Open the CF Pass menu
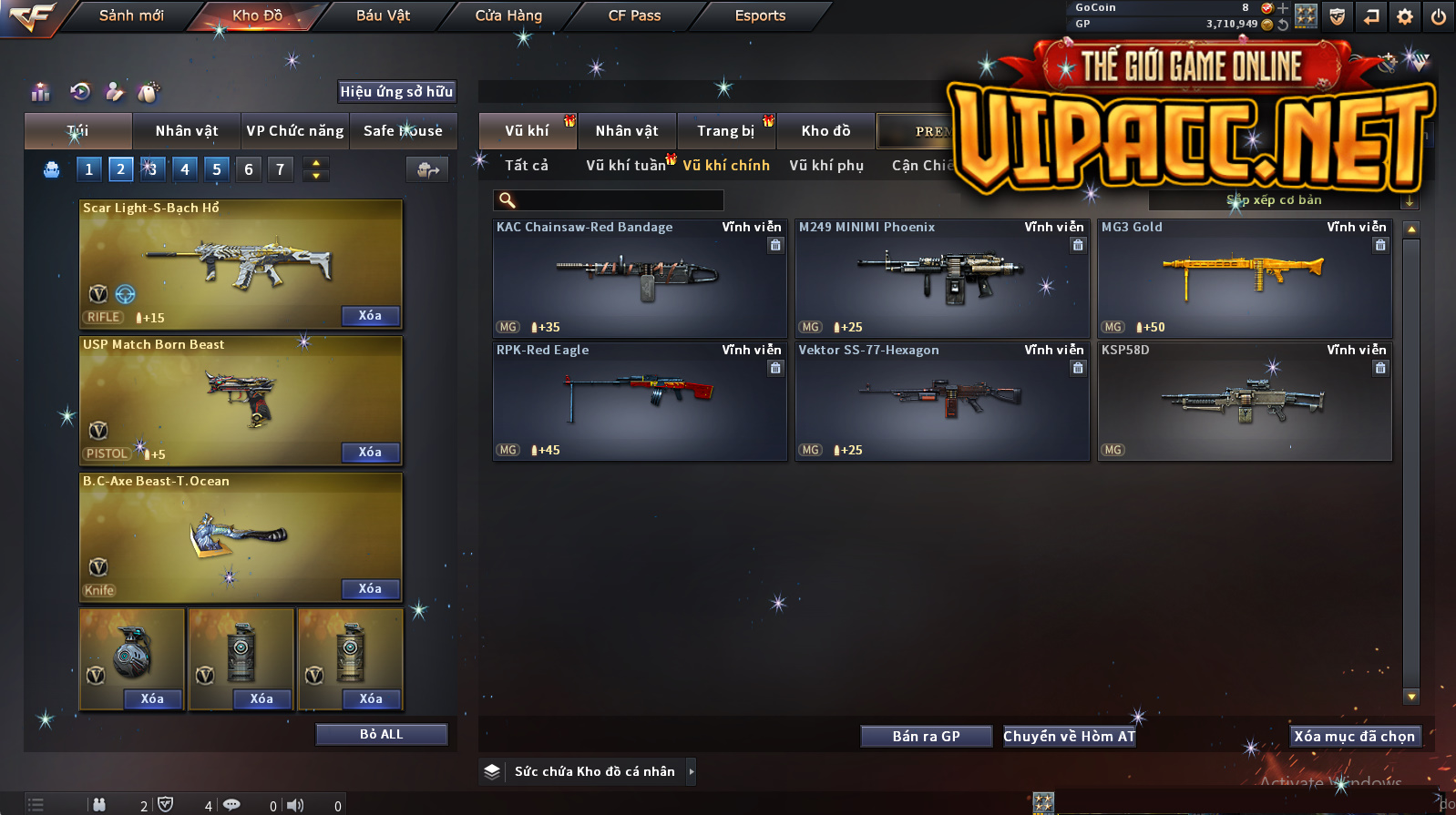 pyautogui.click(x=634, y=15)
